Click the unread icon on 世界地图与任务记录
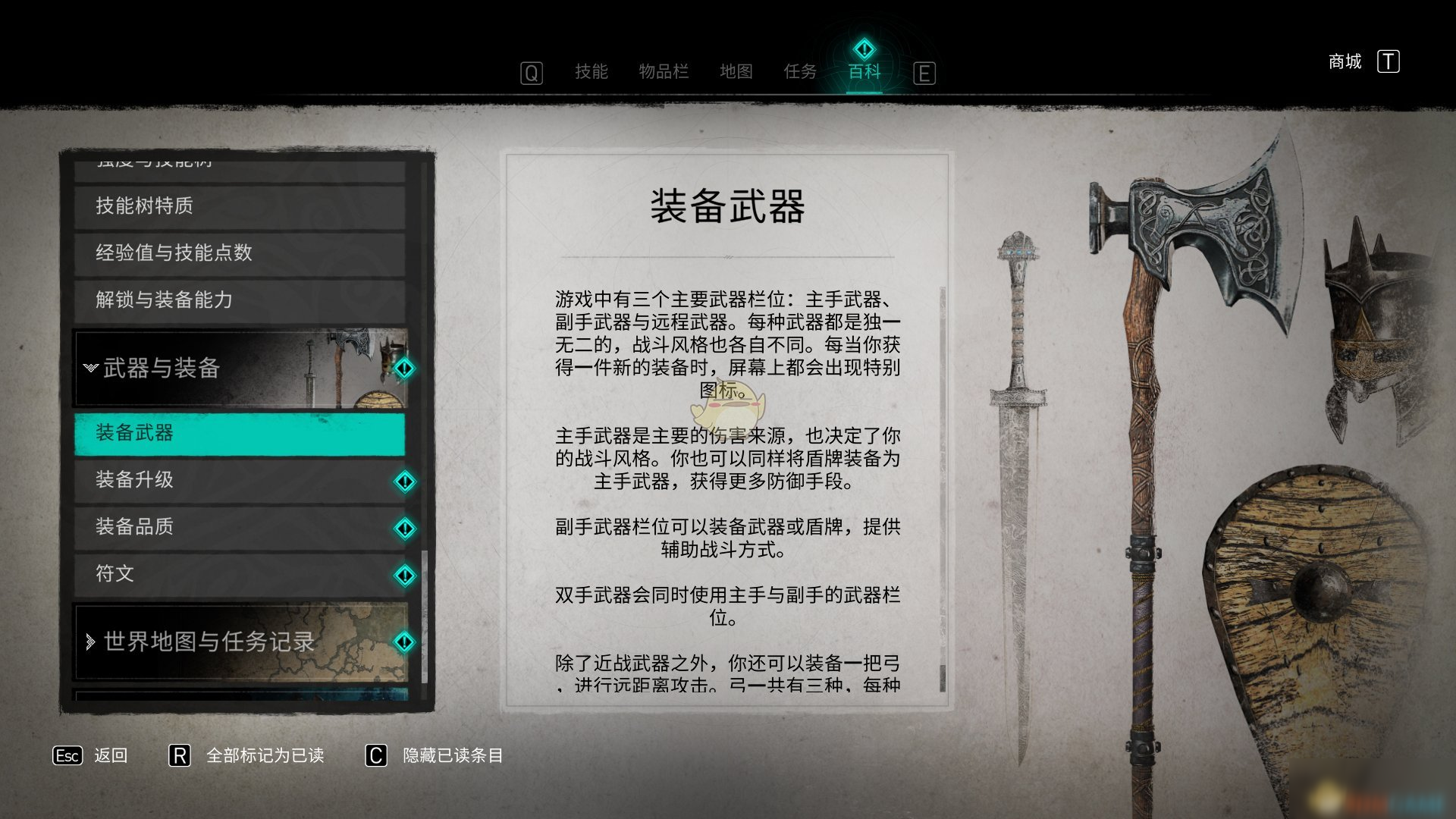Screen dimensions: 1456x819 406,642
